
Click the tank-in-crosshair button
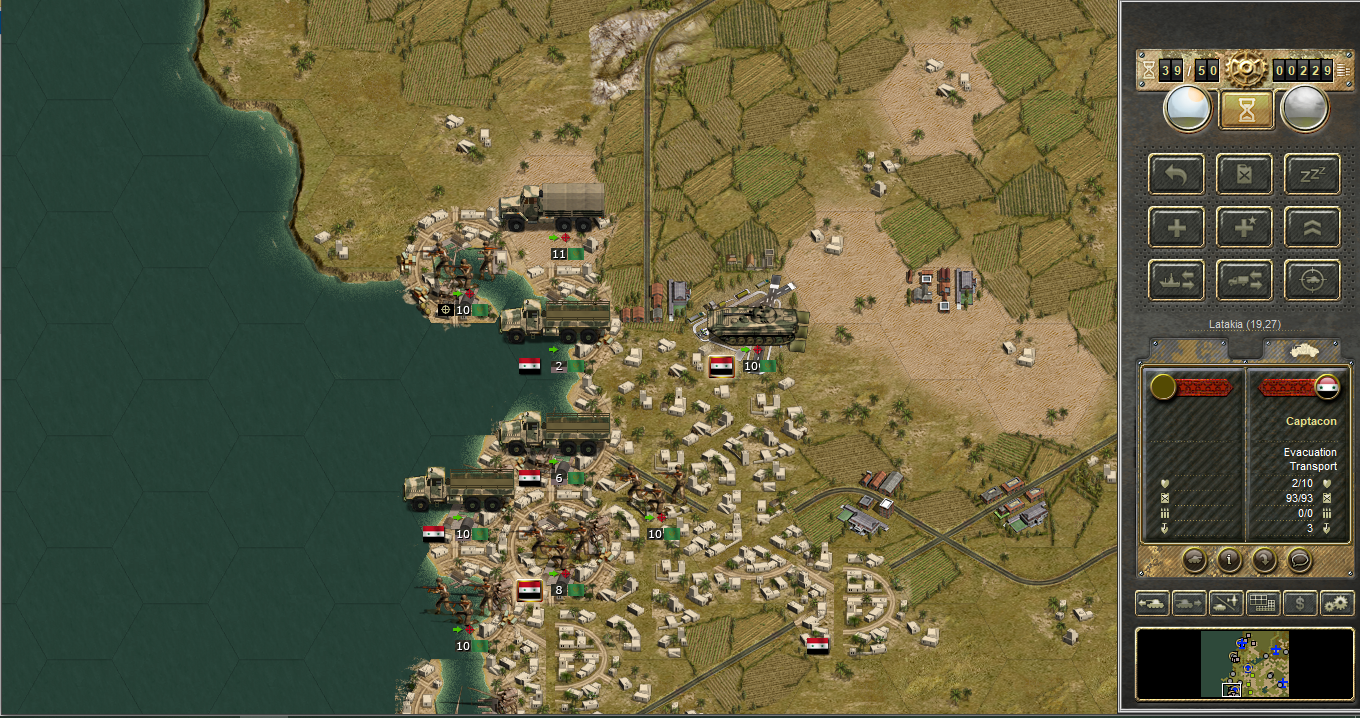(1312, 281)
